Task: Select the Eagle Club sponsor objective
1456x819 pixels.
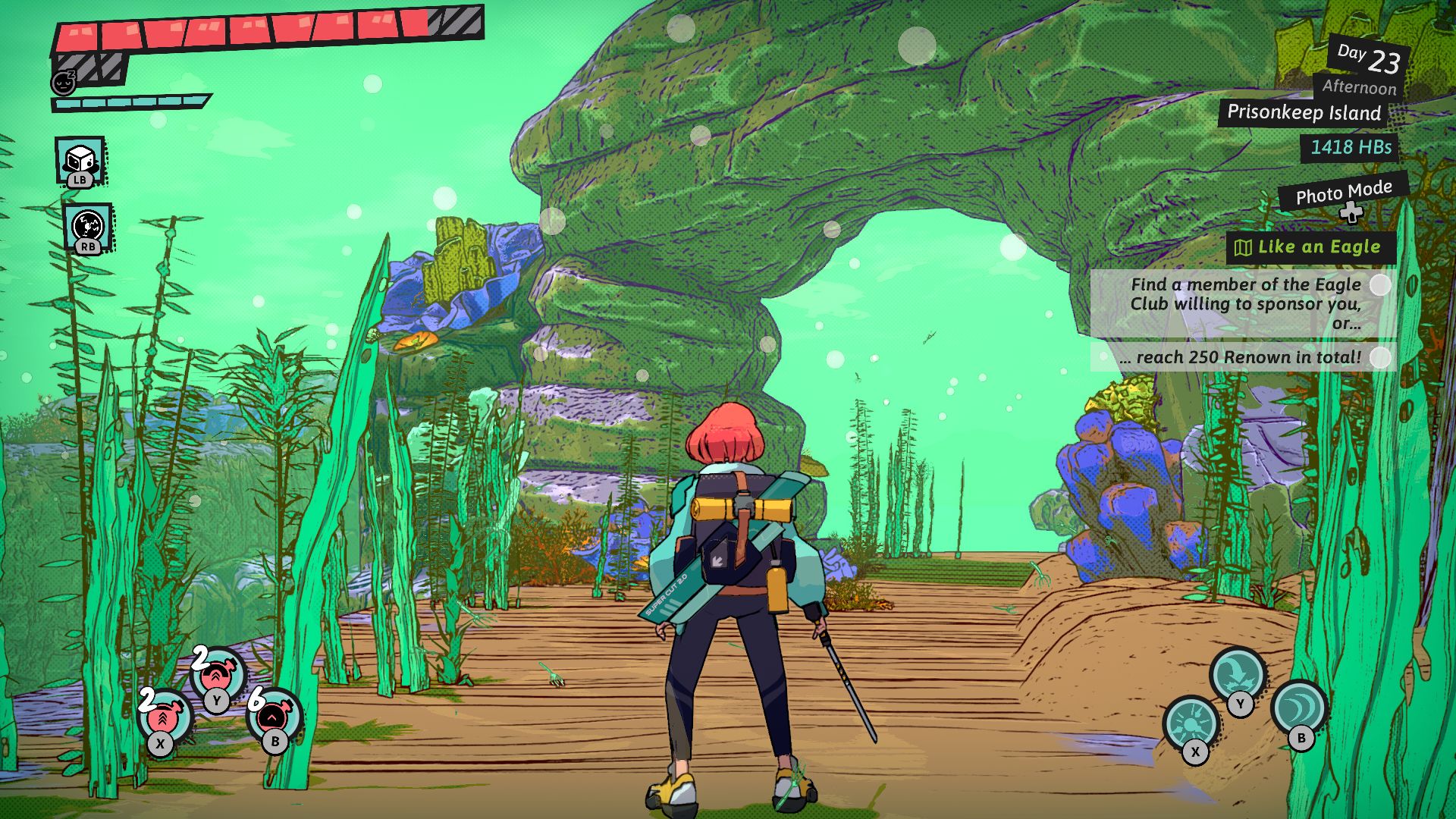Action: [x=1244, y=303]
